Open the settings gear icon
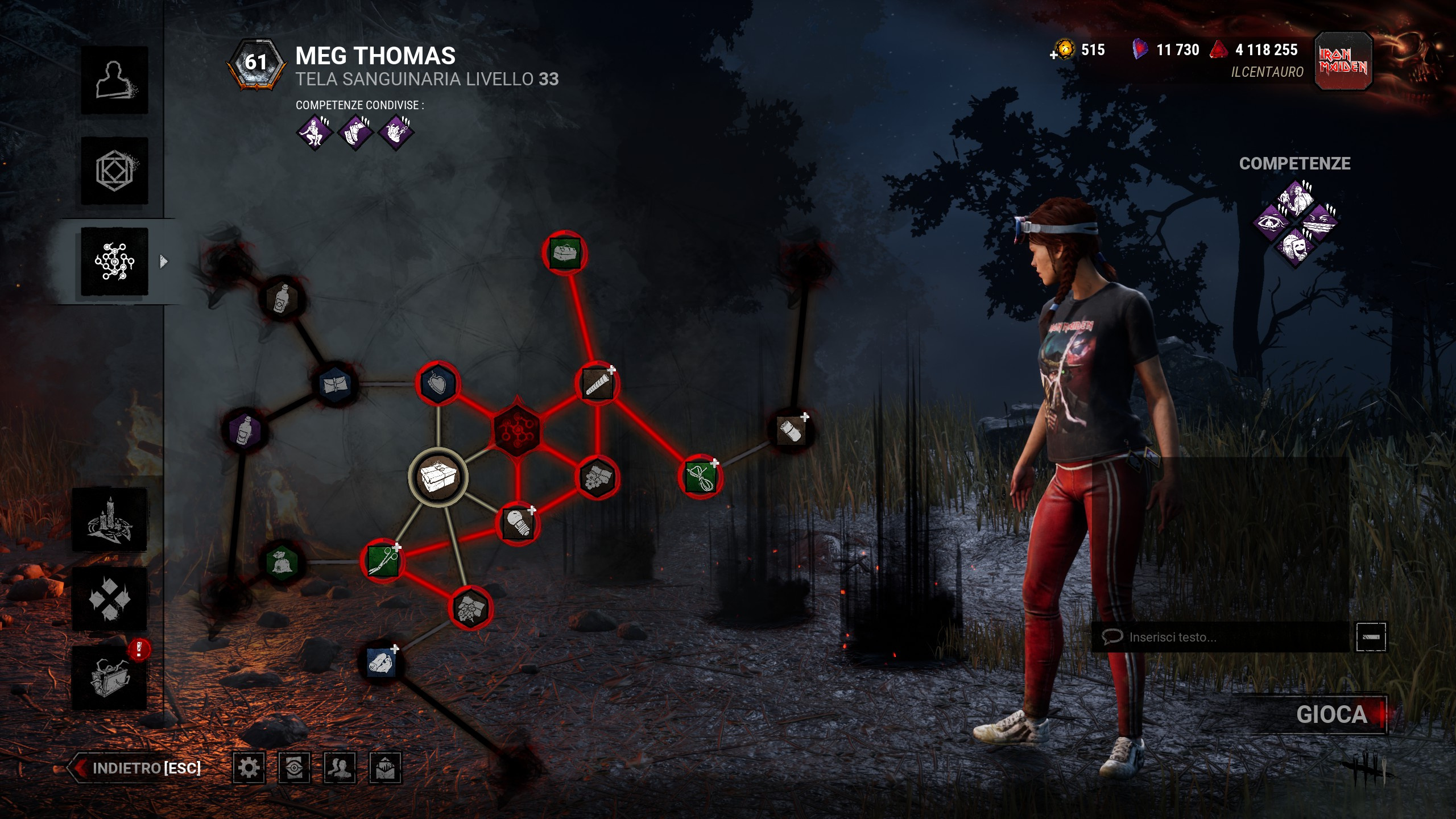The width and height of the screenshot is (1456, 819). (x=249, y=768)
